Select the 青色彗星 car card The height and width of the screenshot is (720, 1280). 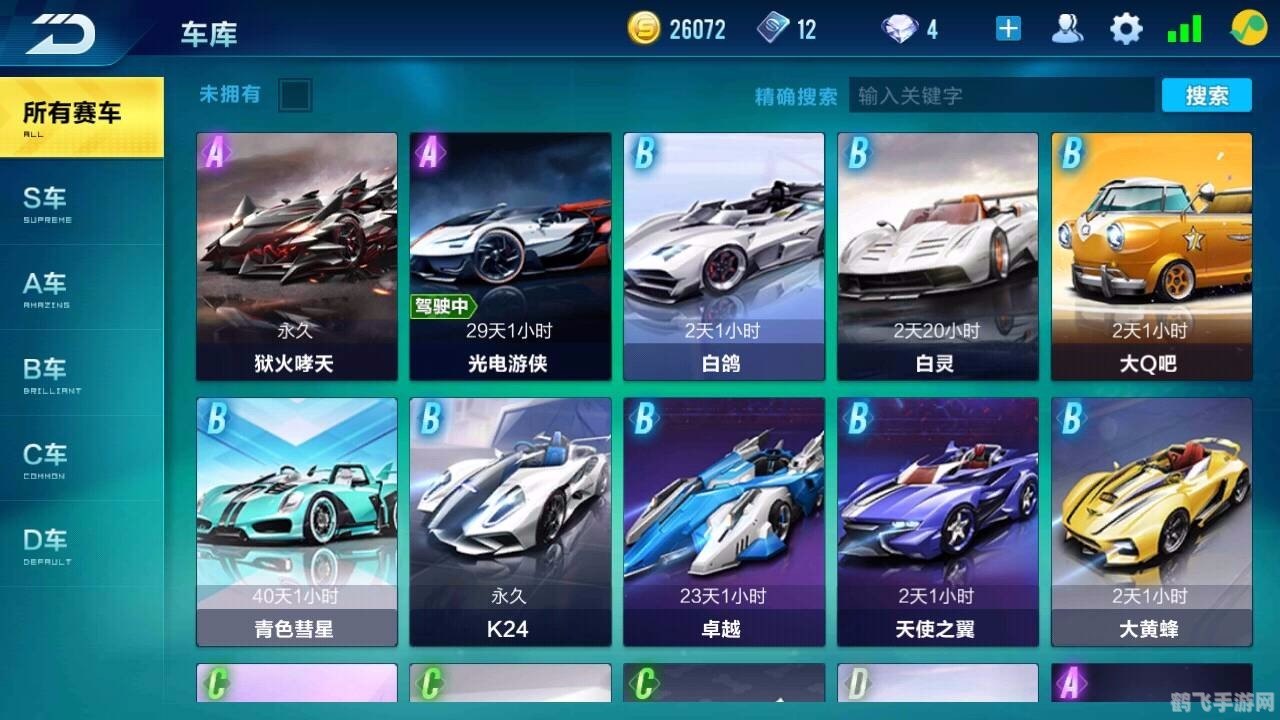296,521
